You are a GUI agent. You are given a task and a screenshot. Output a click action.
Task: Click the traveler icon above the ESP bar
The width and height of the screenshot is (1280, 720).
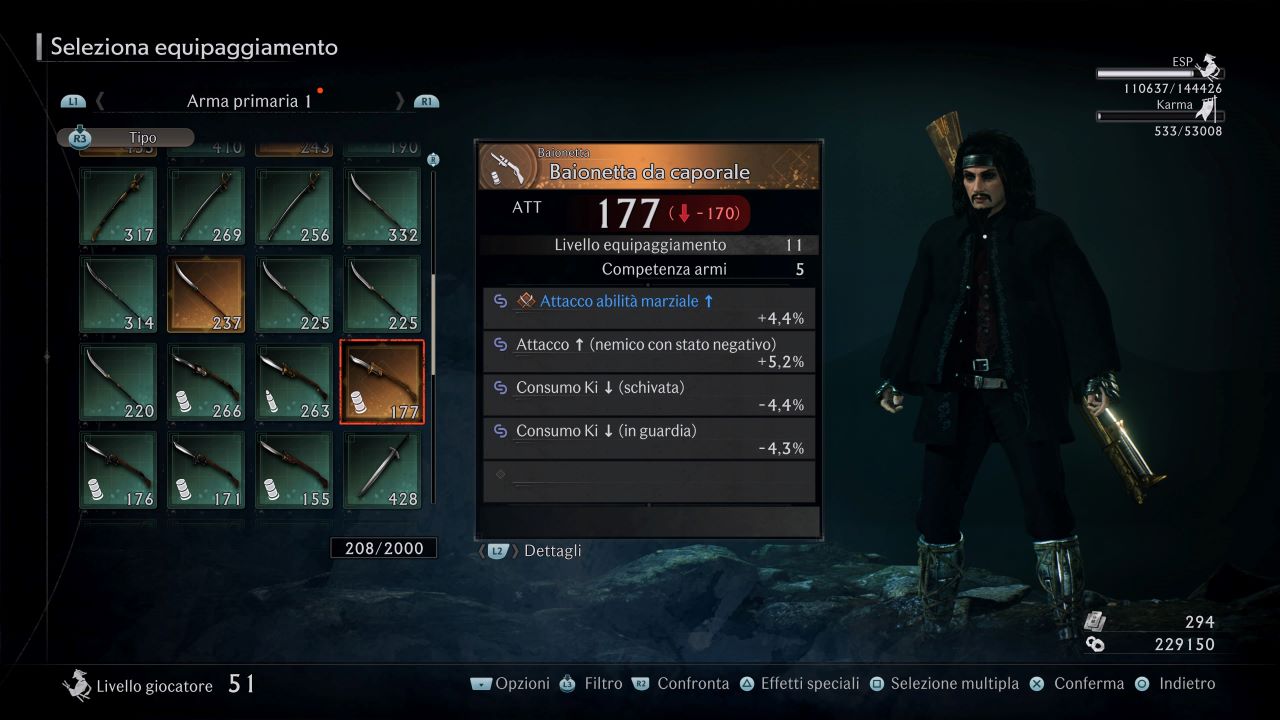tap(1207, 67)
